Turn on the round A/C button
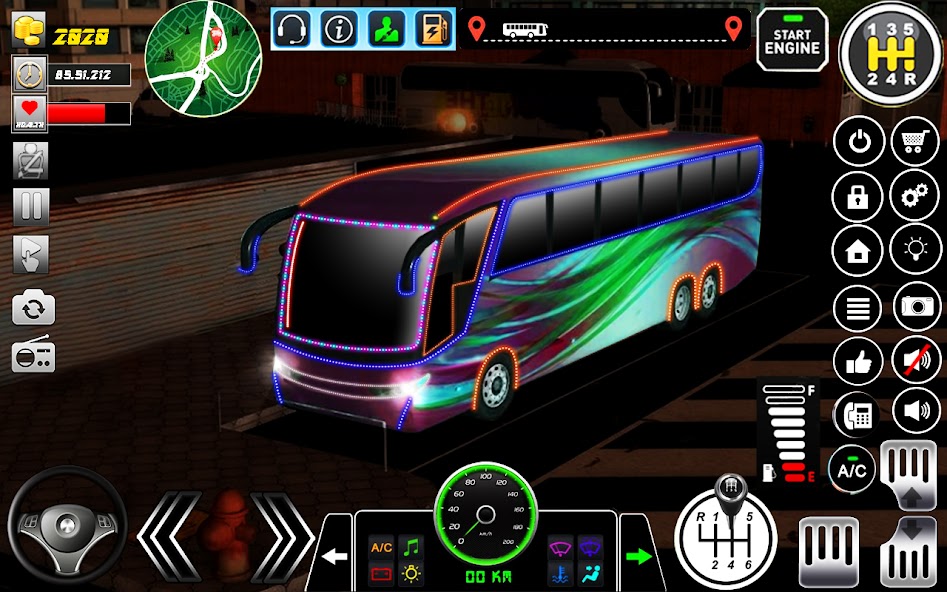This screenshot has height=592, width=947. (x=853, y=469)
